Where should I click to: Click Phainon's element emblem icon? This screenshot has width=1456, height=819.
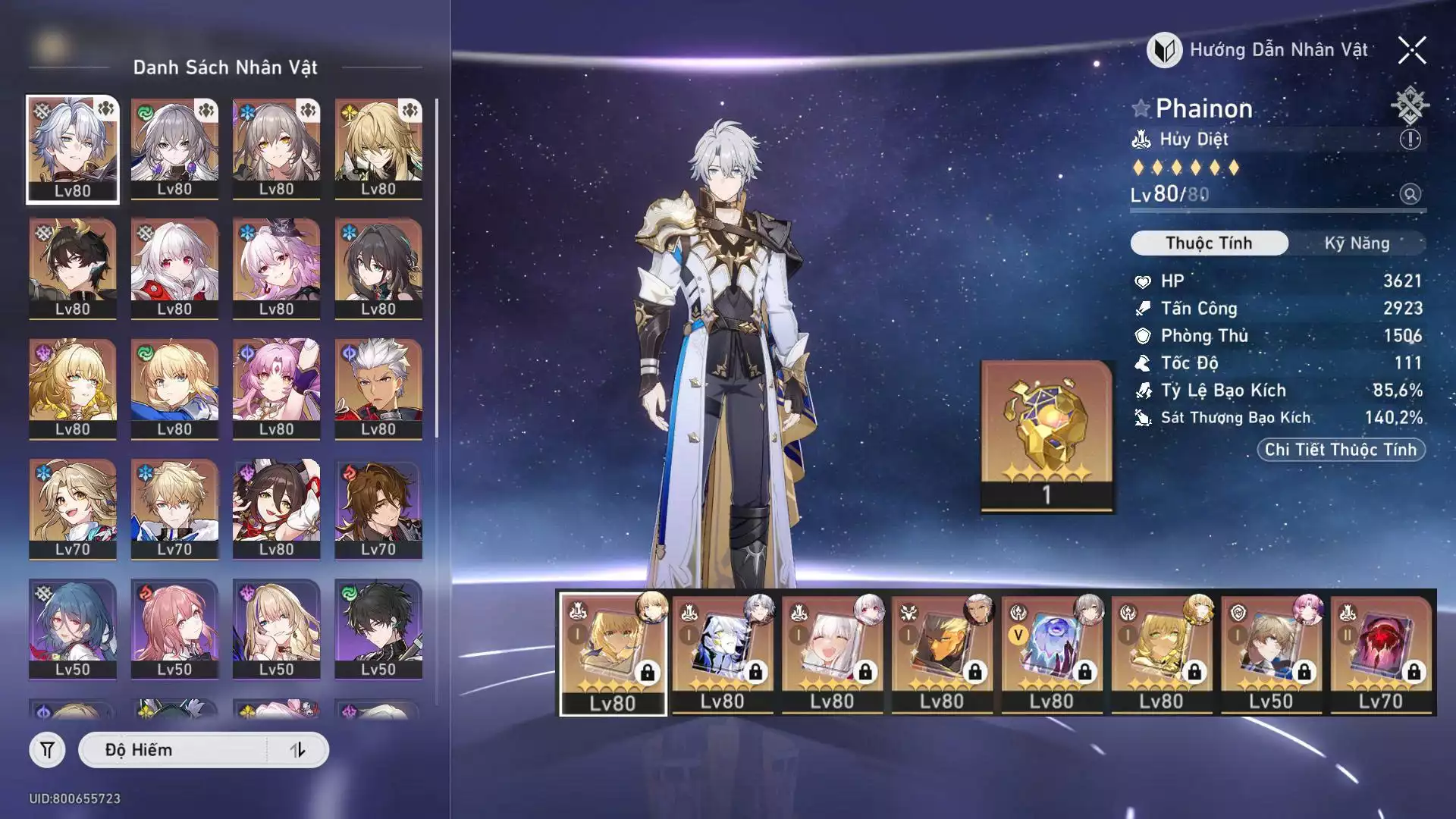pos(1409,105)
